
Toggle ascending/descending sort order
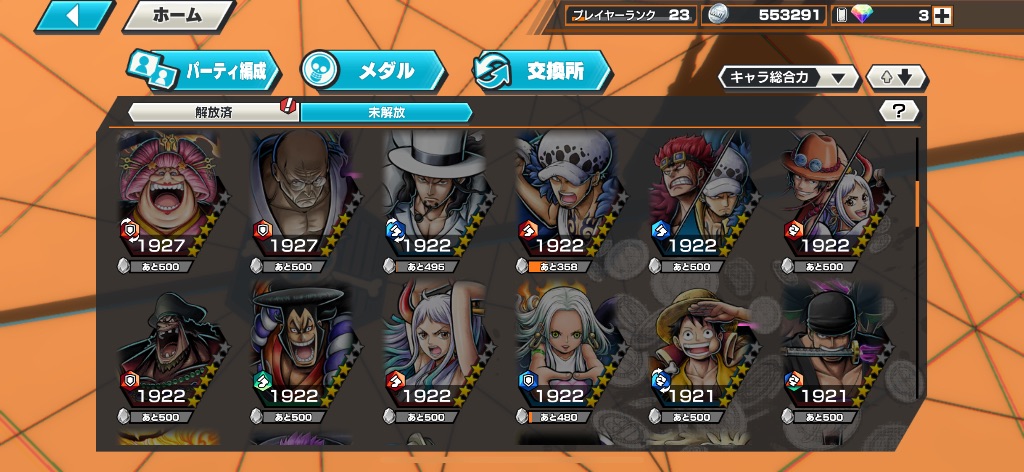[x=897, y=77]
